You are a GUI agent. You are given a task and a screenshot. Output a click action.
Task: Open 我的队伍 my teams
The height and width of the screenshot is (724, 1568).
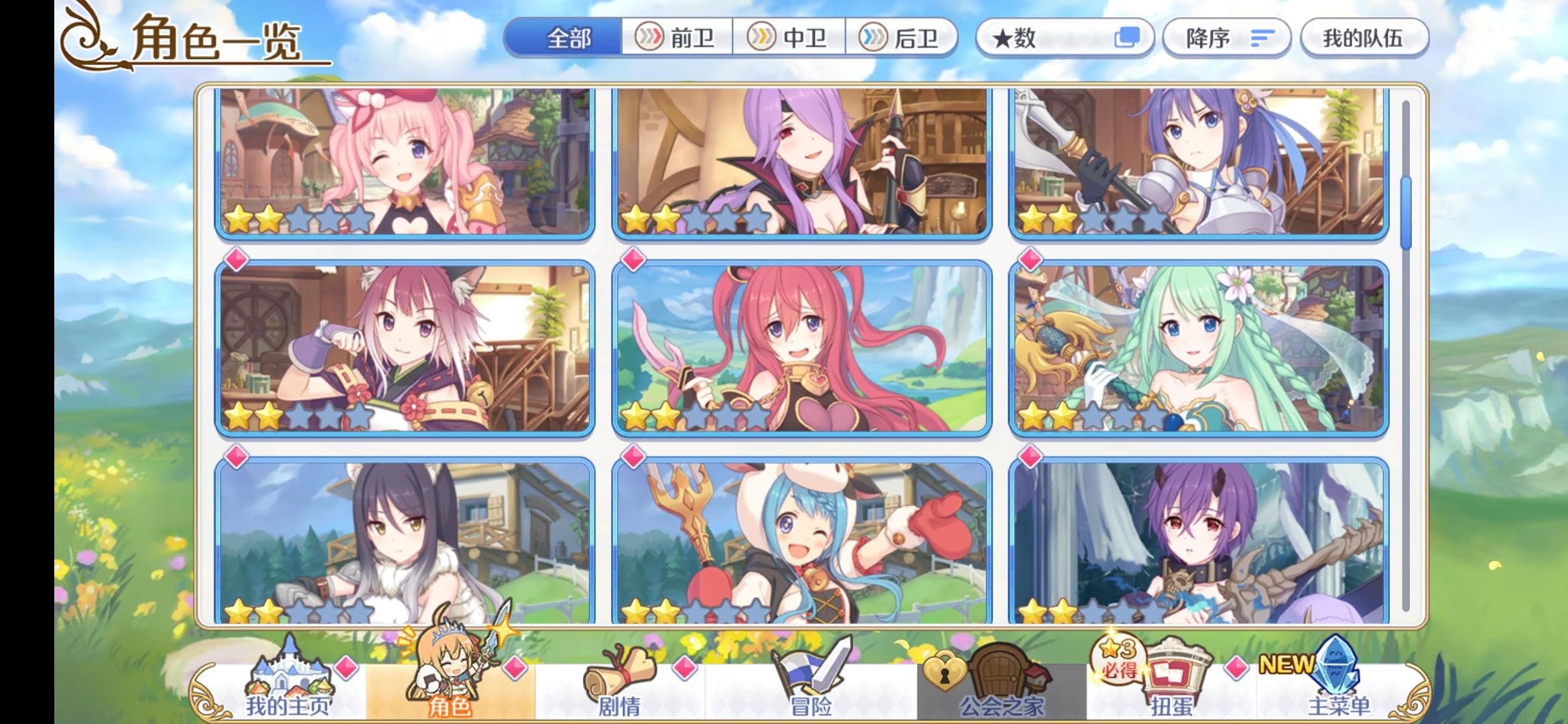click(x=1367, y=38)
